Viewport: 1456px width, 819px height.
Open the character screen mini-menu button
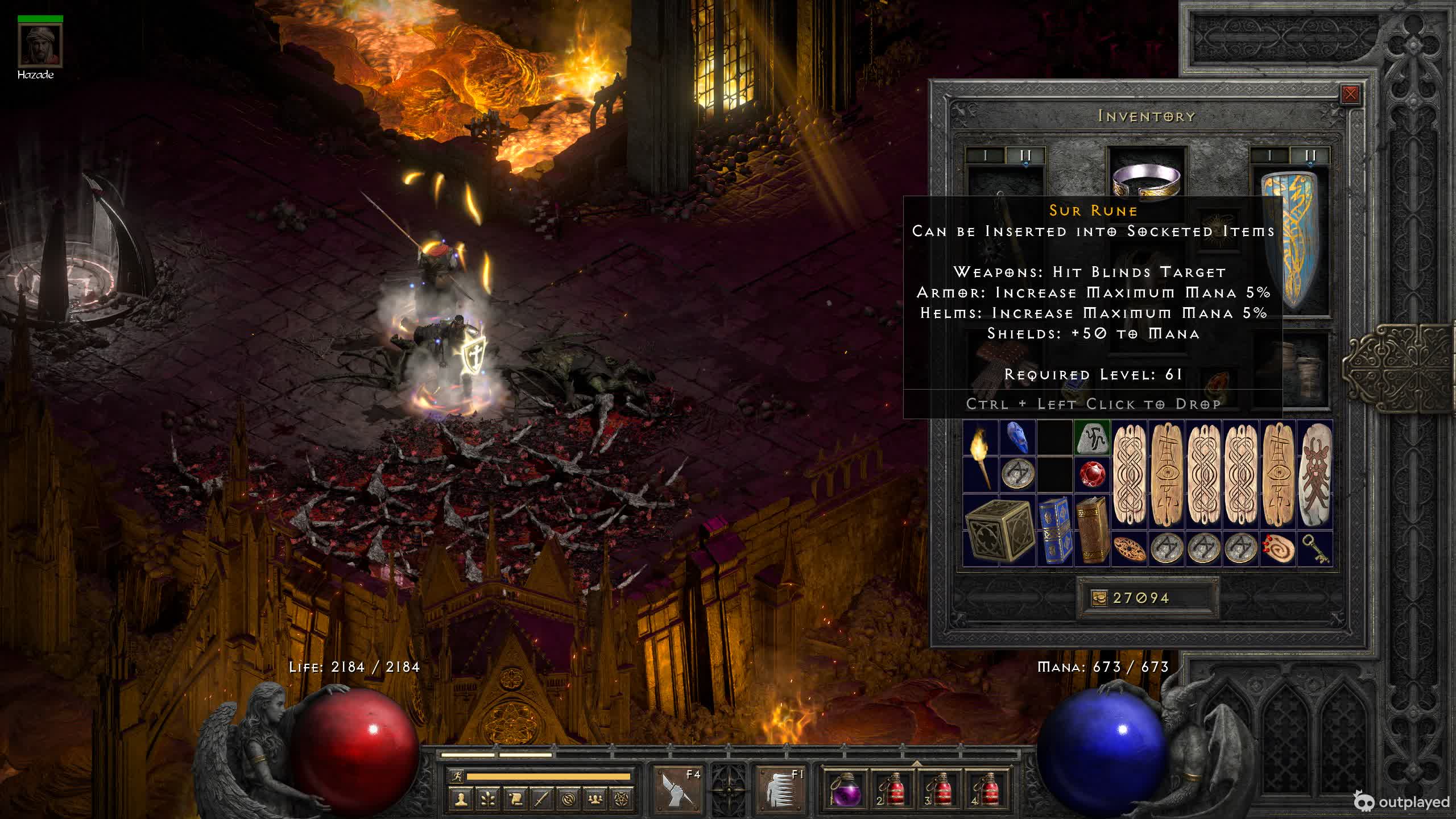click(461, 799)
